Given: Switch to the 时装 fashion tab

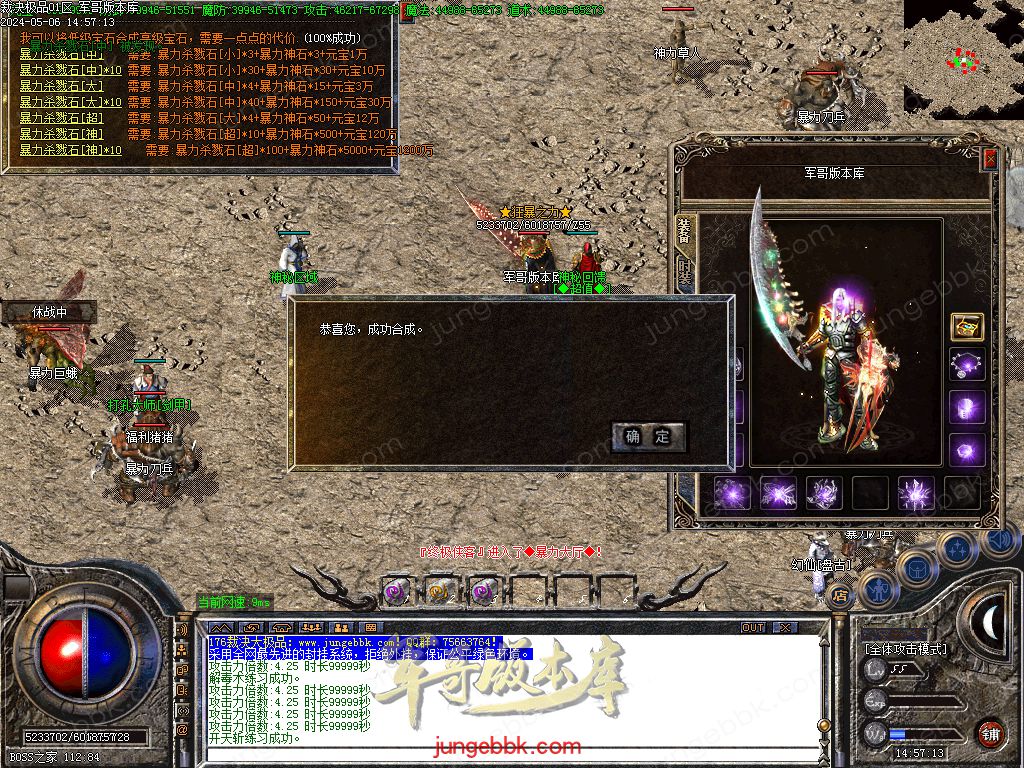Looking at the screenshot, I should [685, 271].
